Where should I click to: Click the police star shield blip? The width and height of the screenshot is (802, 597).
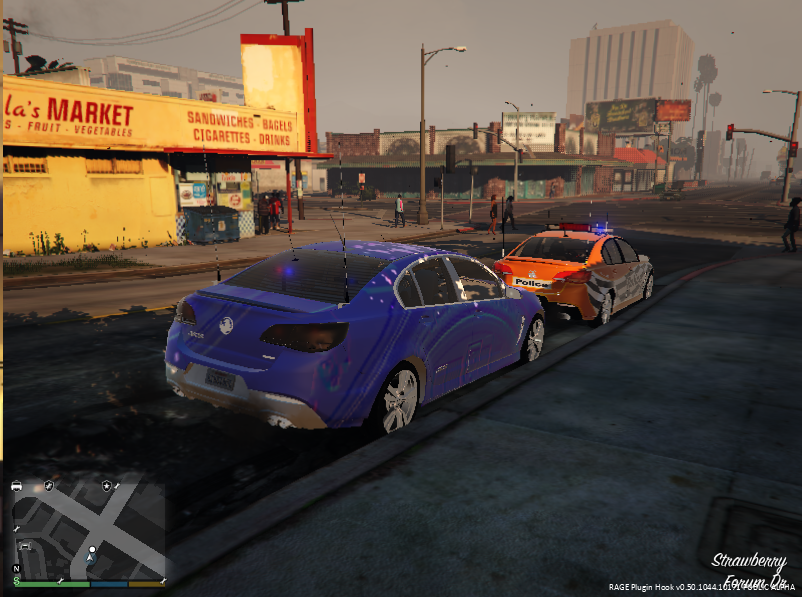coord(106,486)
